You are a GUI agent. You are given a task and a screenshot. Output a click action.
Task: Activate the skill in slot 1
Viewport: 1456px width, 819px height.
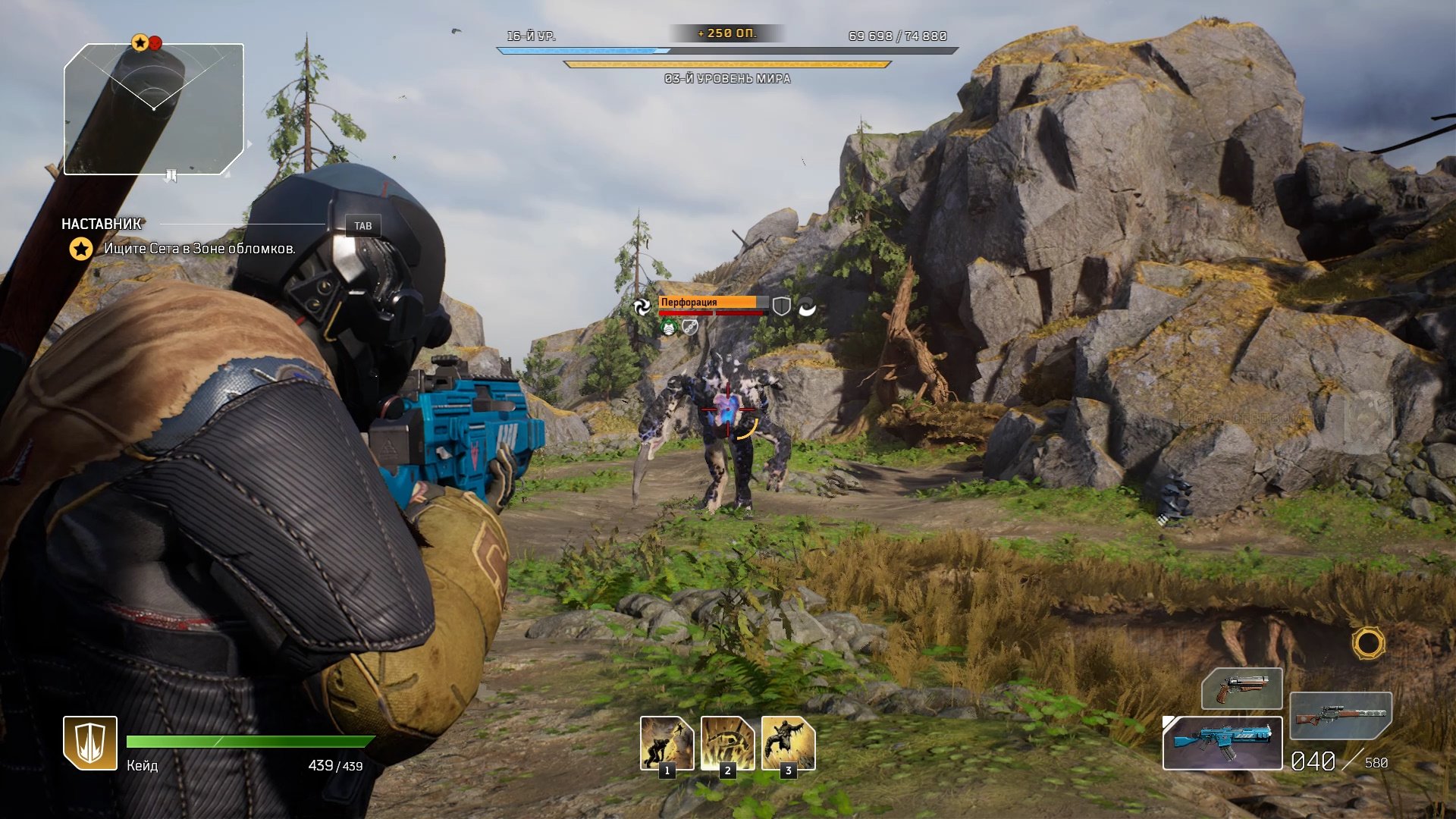click(x=667, y=744)
